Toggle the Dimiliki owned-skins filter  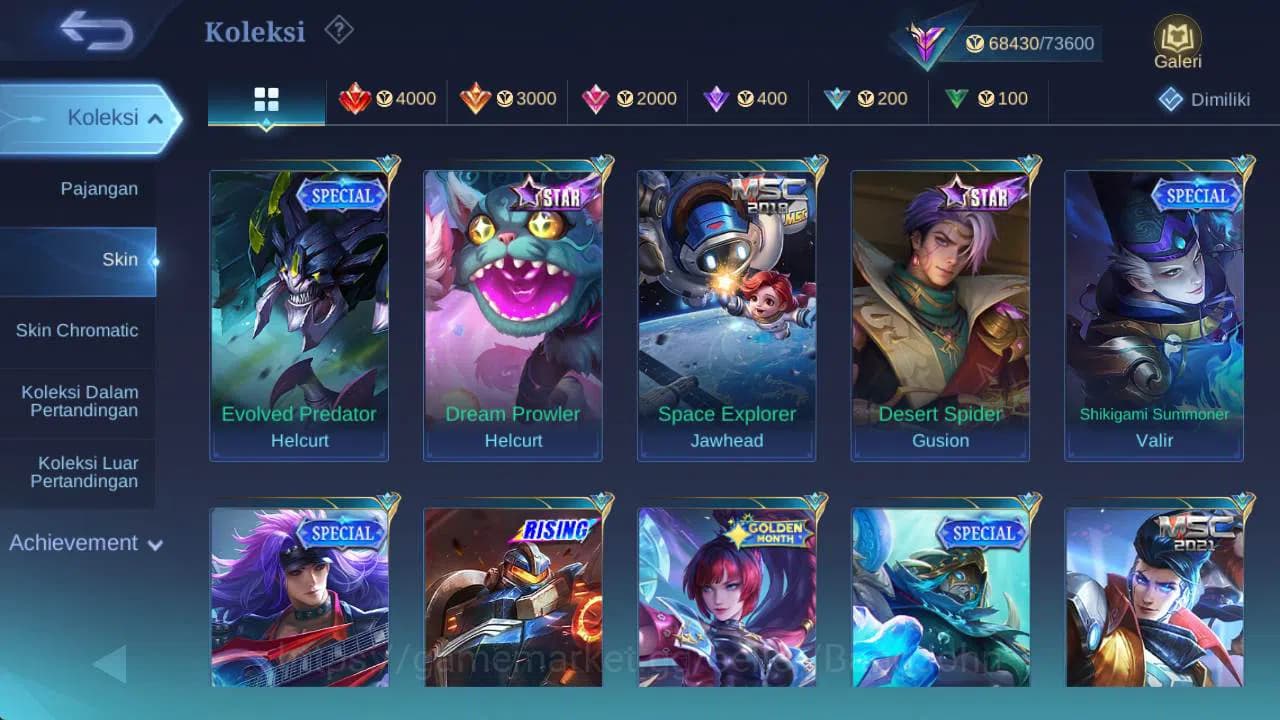(1201, 99)
